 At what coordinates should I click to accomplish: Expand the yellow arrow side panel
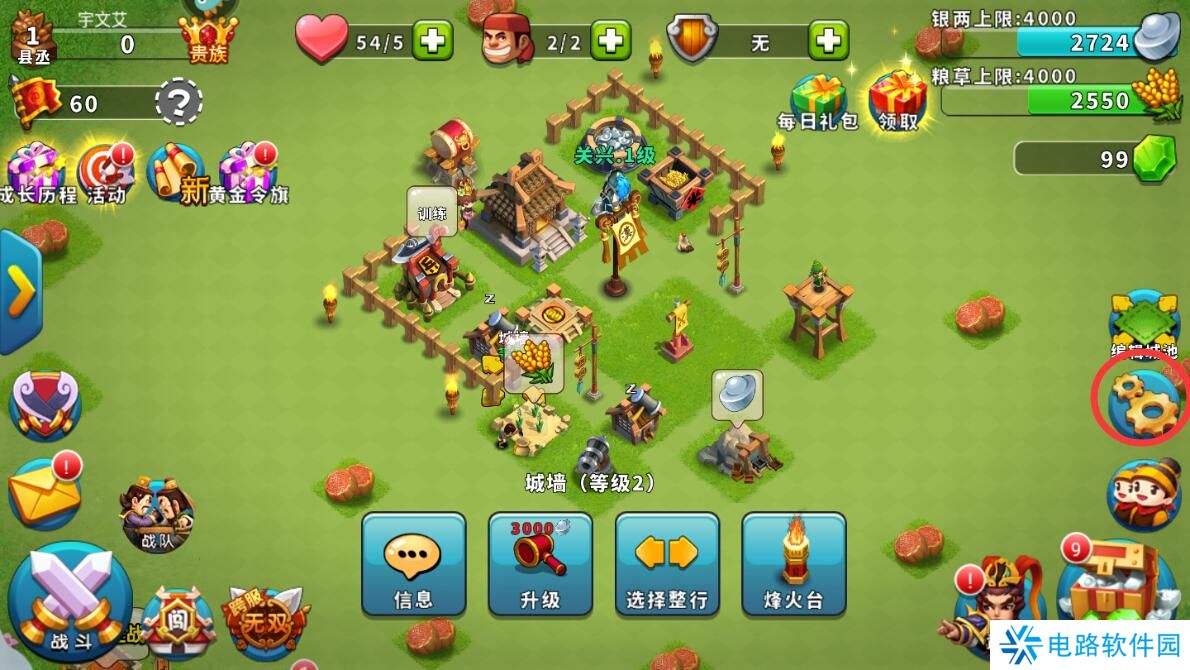20,291
